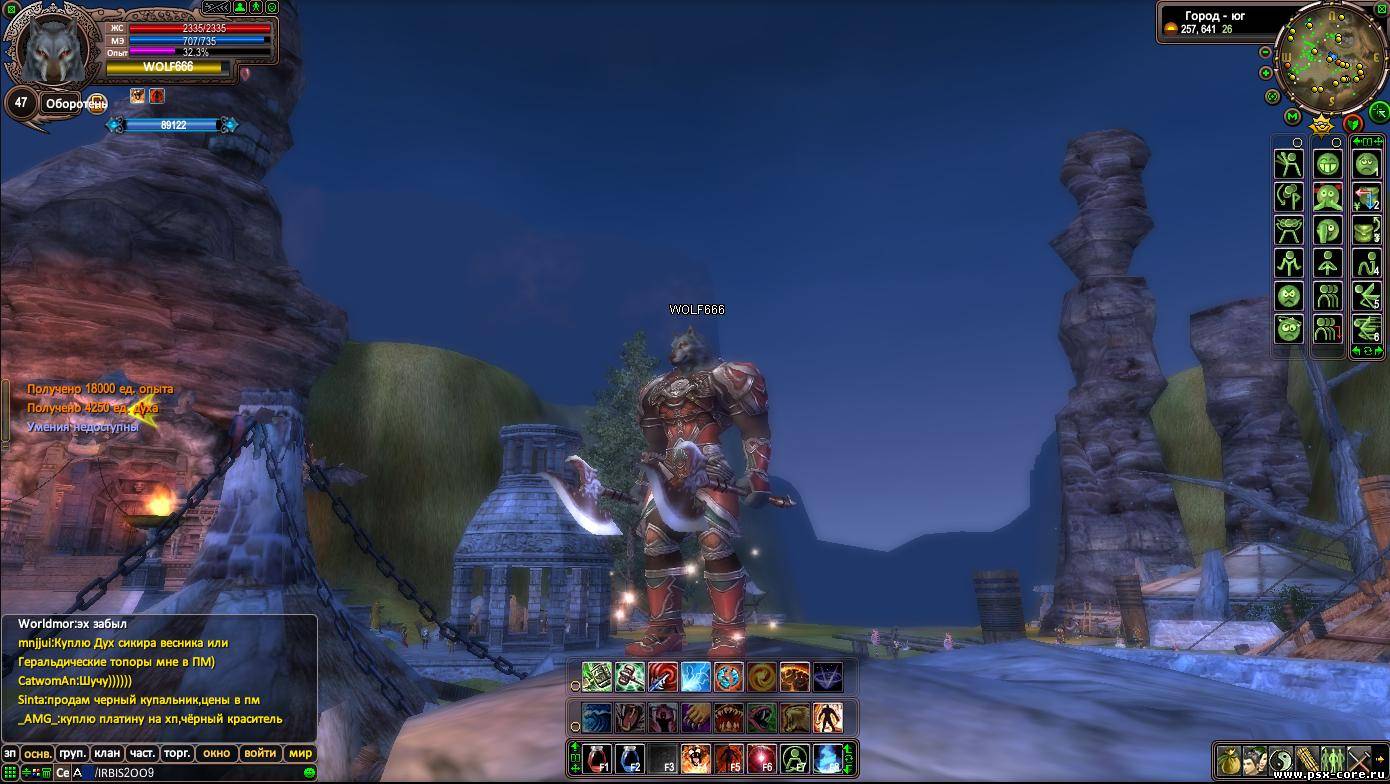Image resolution: width=1390 pixels, height=784 pixels.
Task: Activate the blue flame skill
Action: [827, 759]
